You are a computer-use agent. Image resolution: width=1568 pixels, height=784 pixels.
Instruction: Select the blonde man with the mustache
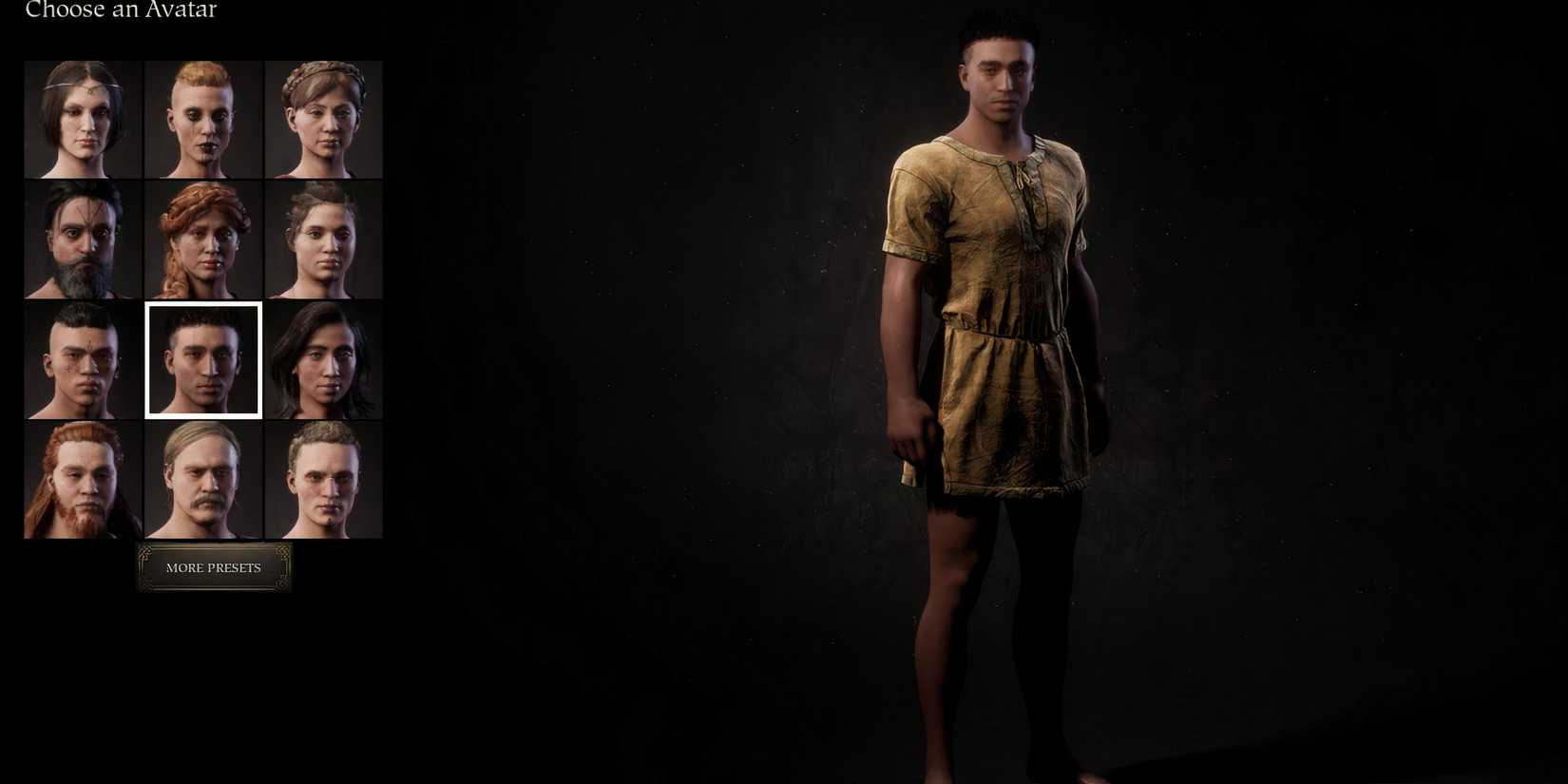[202, 480]
